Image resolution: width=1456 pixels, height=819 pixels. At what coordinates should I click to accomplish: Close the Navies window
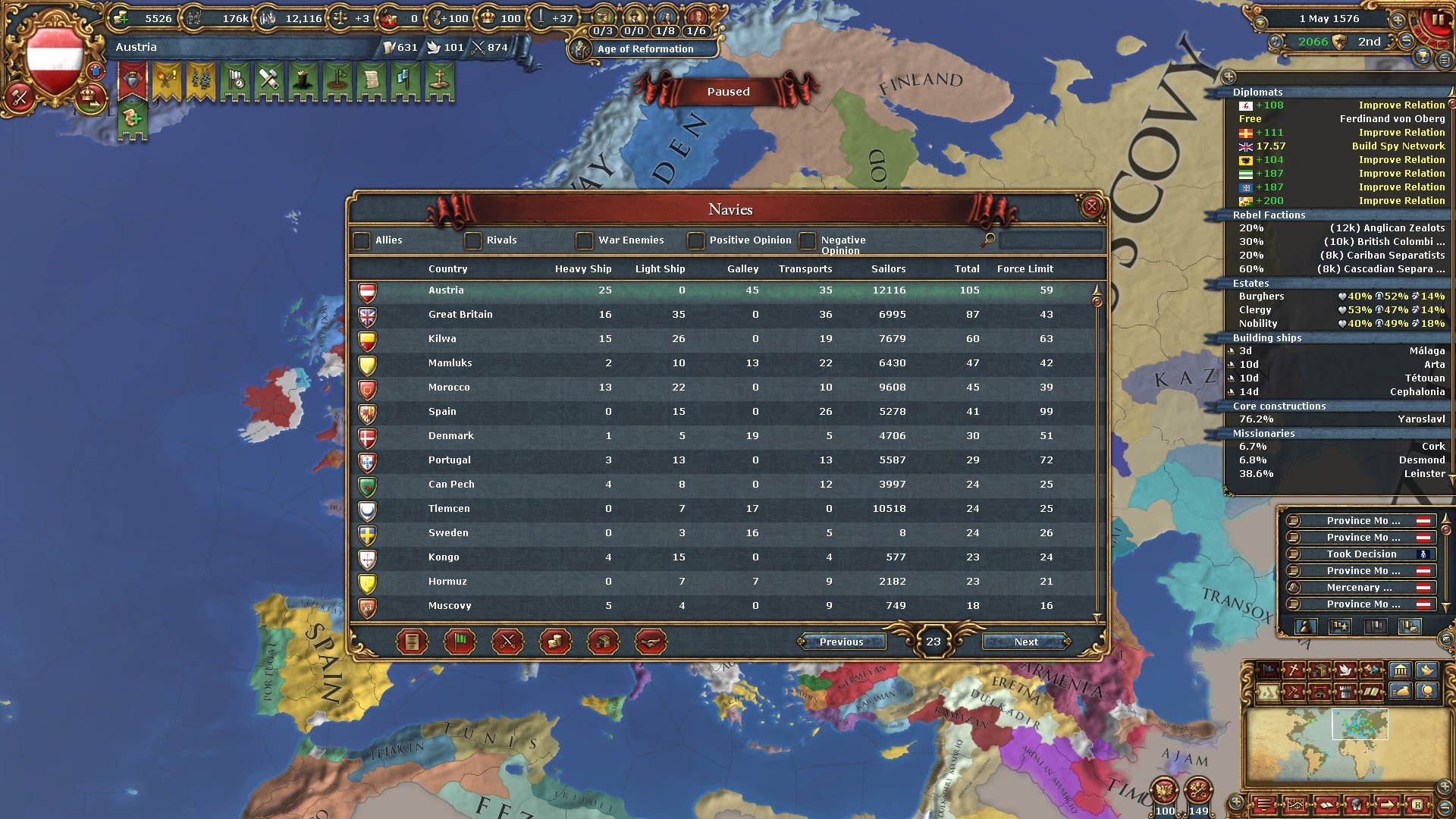(1091, 206)
